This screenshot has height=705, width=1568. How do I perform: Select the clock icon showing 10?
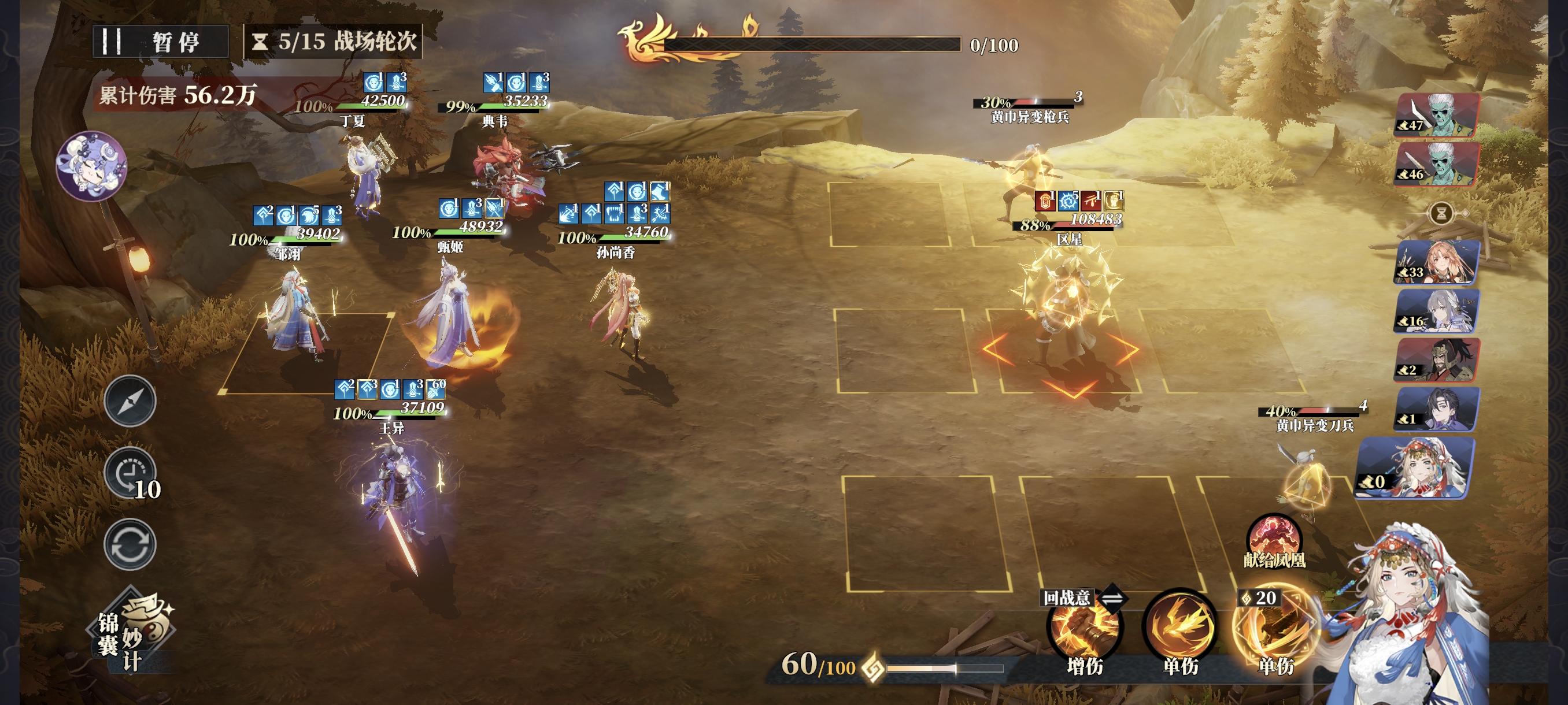[130, 474]
